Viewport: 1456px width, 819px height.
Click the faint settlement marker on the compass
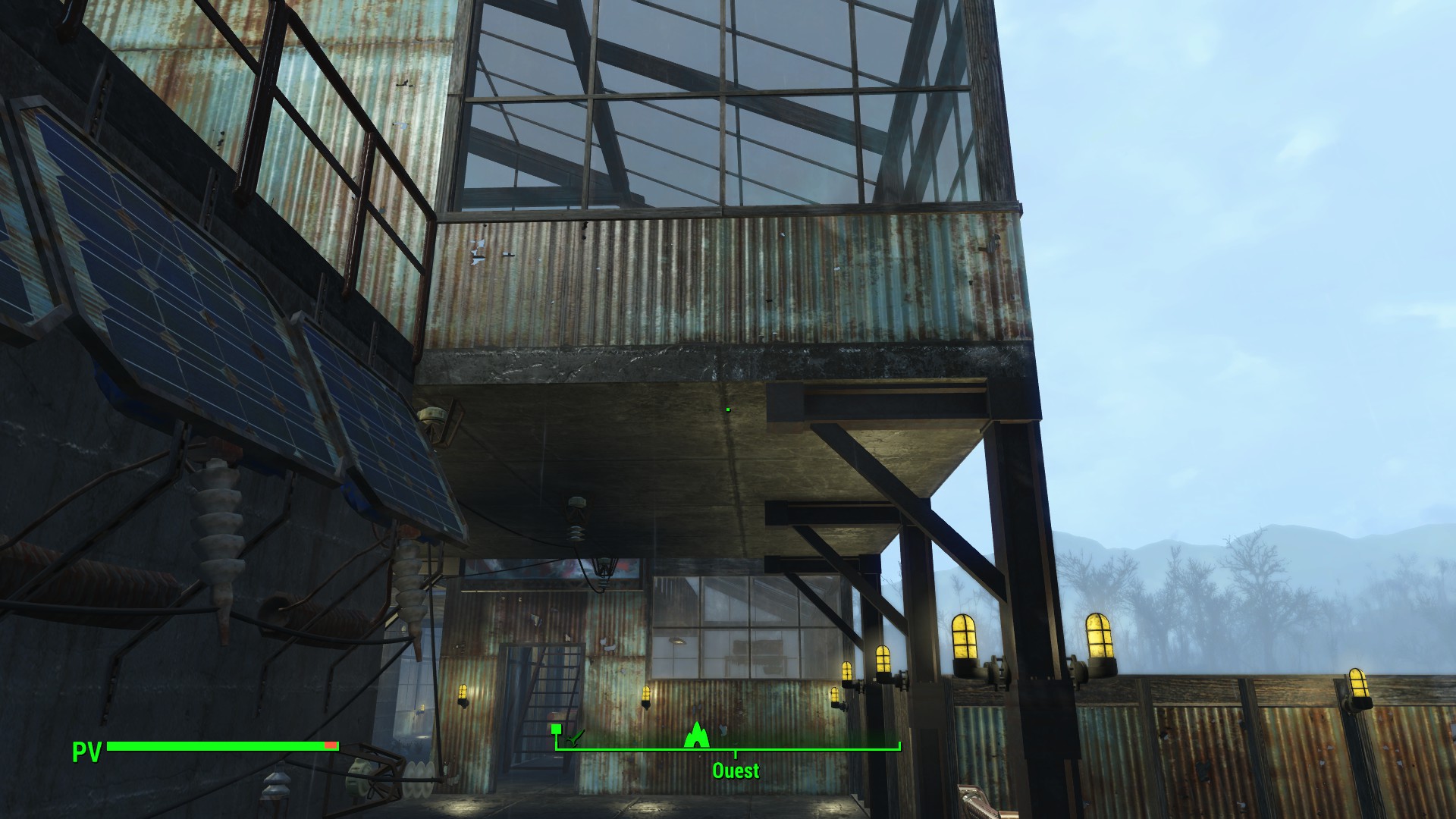tap(576, 736)
